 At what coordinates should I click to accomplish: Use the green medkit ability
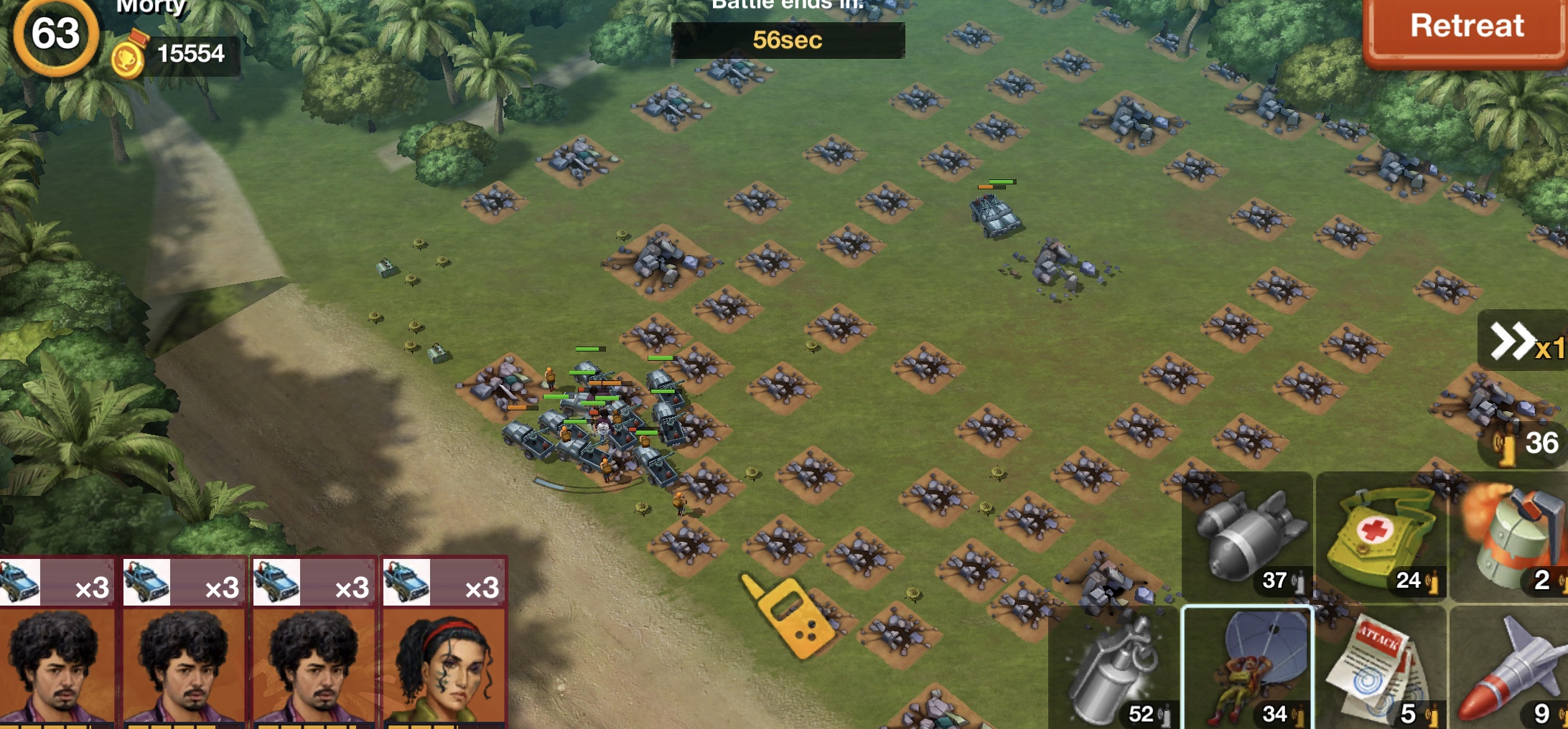tap(1381, 538)
